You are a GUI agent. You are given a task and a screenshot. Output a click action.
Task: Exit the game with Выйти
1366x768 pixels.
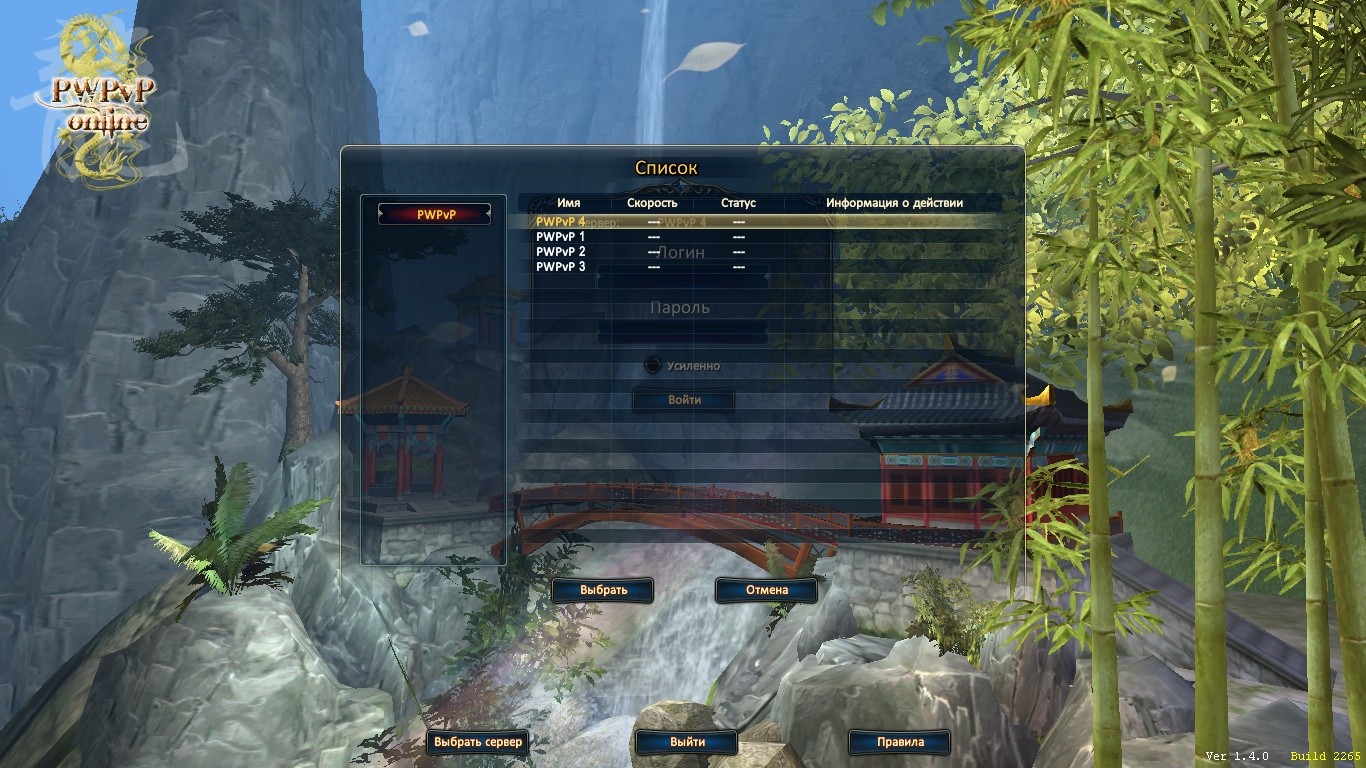coord(687,743)
